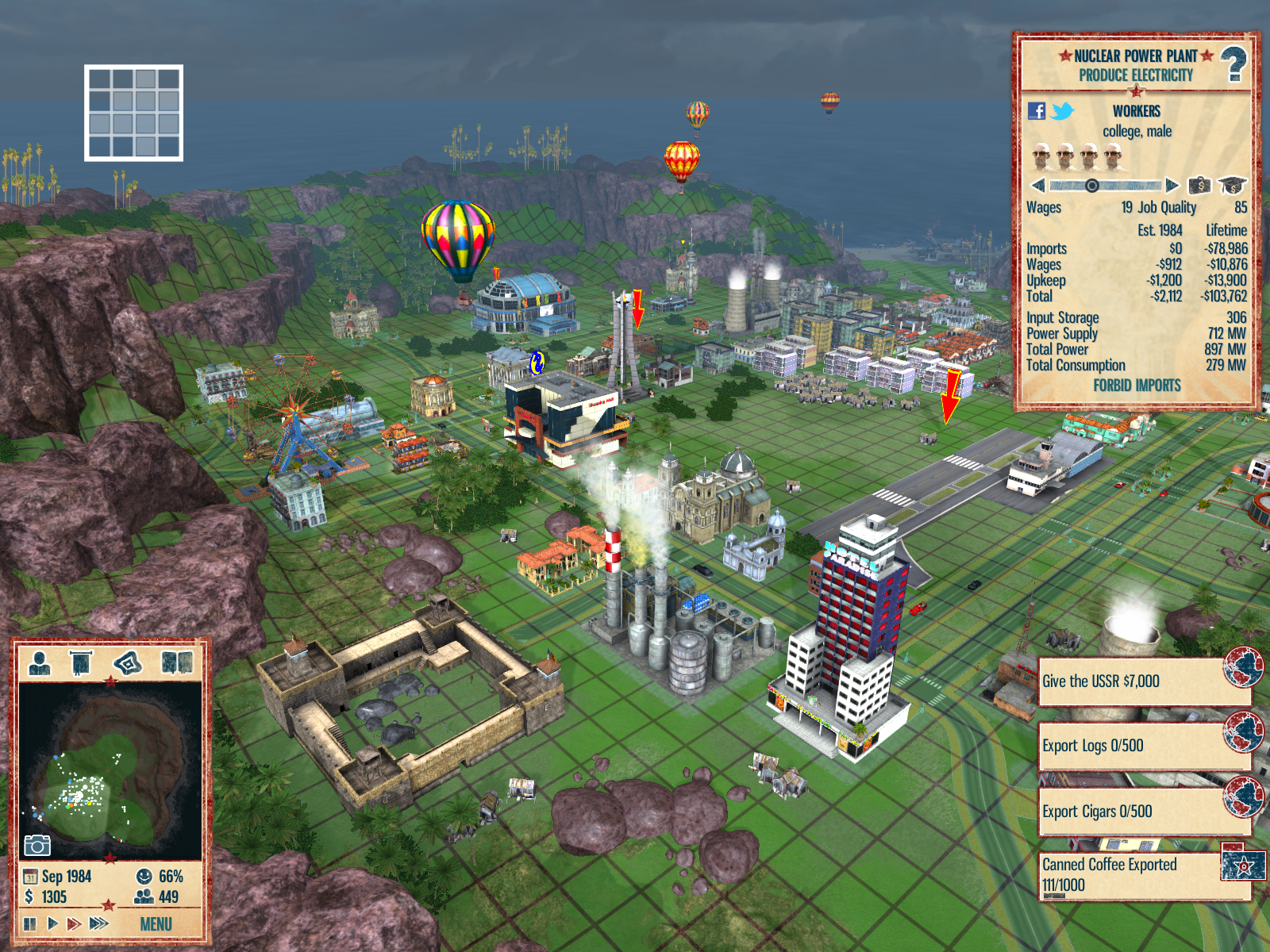Decrease wages with the left arrow
The width and height of the screenshot is (1270, 952).
click(1037, 186)
